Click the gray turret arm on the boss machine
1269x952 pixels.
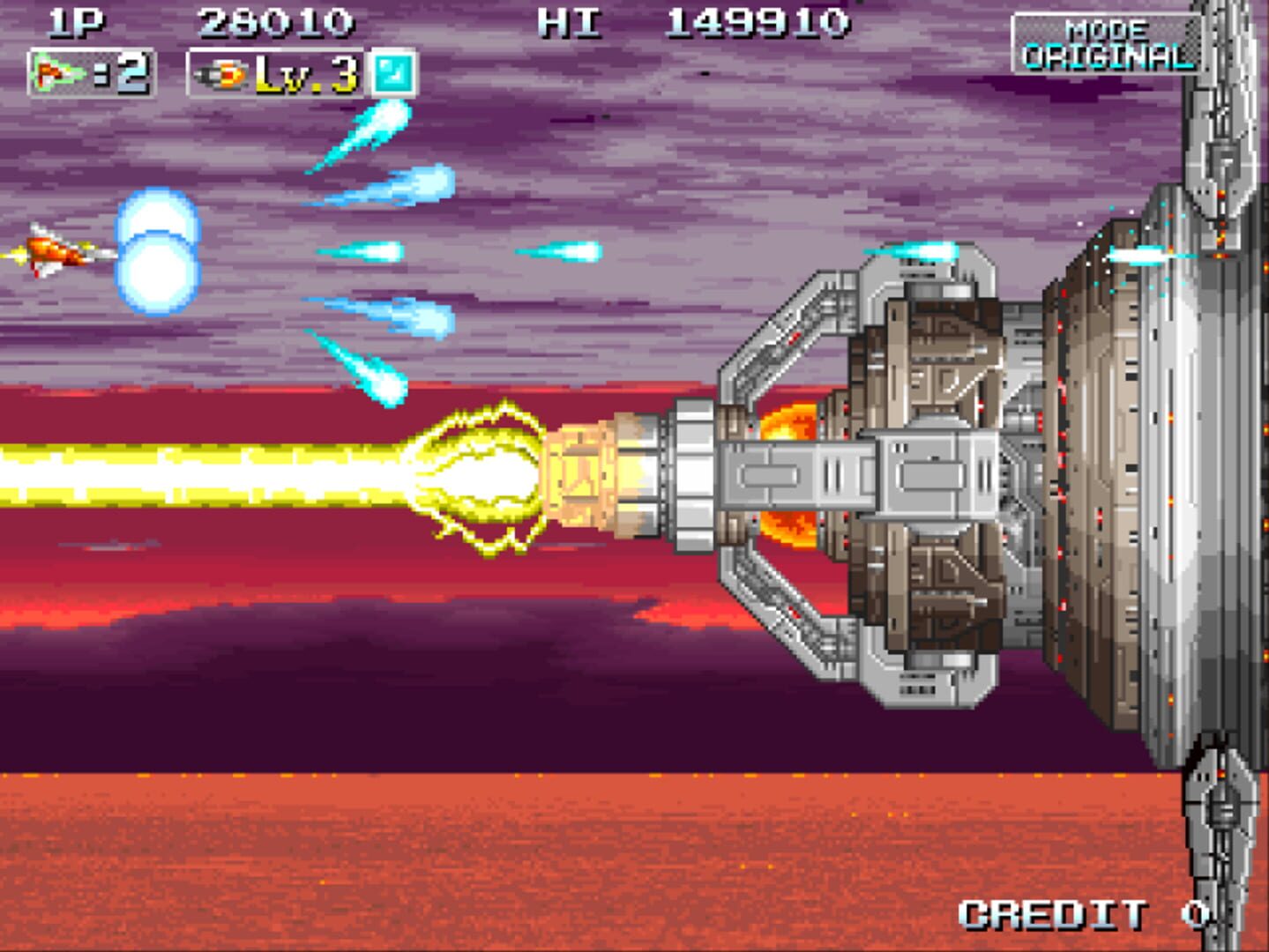pos(794,476)
